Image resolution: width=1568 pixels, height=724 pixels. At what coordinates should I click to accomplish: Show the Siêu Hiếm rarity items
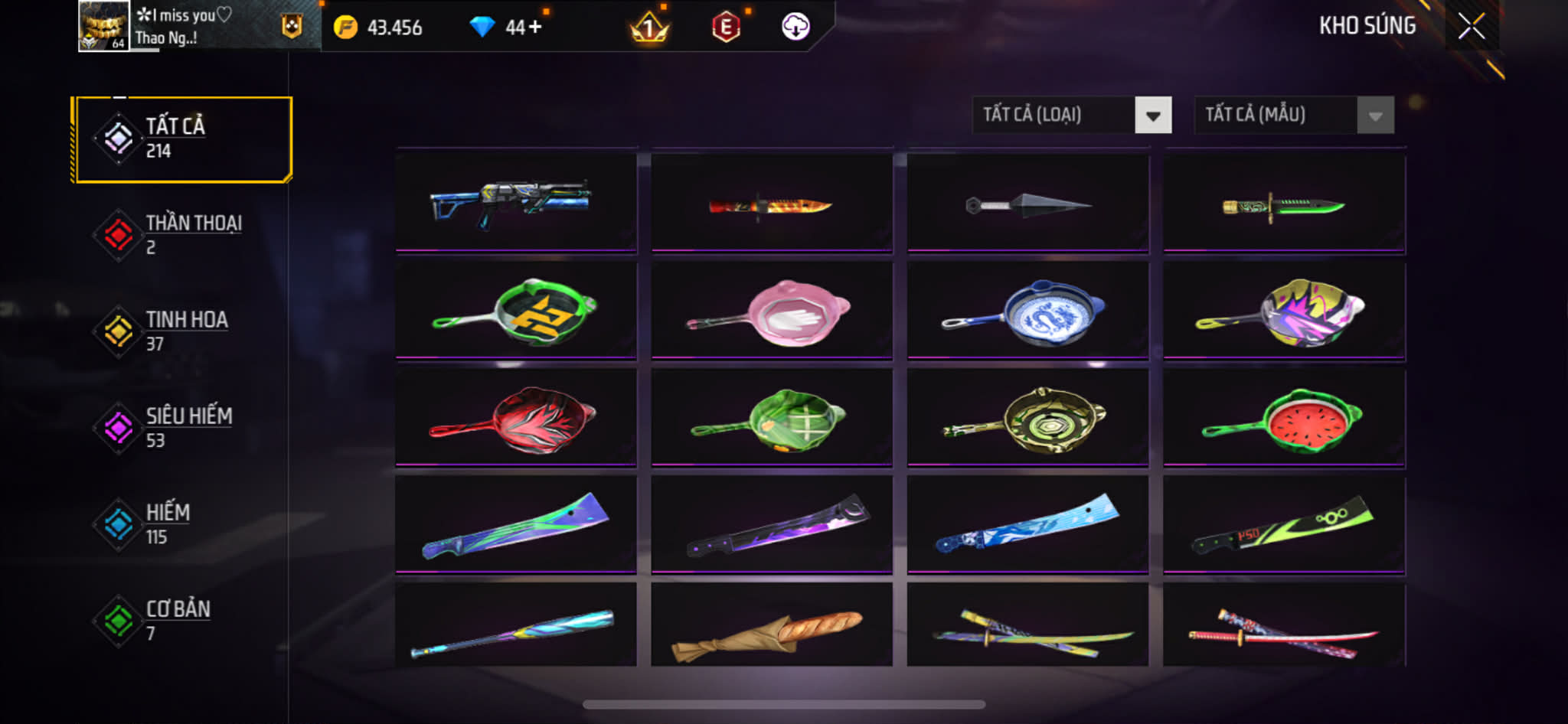coord(182,428)
